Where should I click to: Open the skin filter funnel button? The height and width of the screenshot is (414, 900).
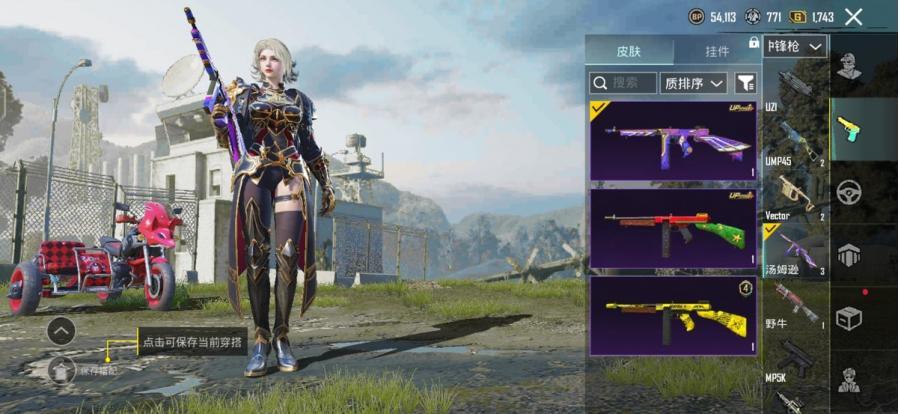pos(745,83)
